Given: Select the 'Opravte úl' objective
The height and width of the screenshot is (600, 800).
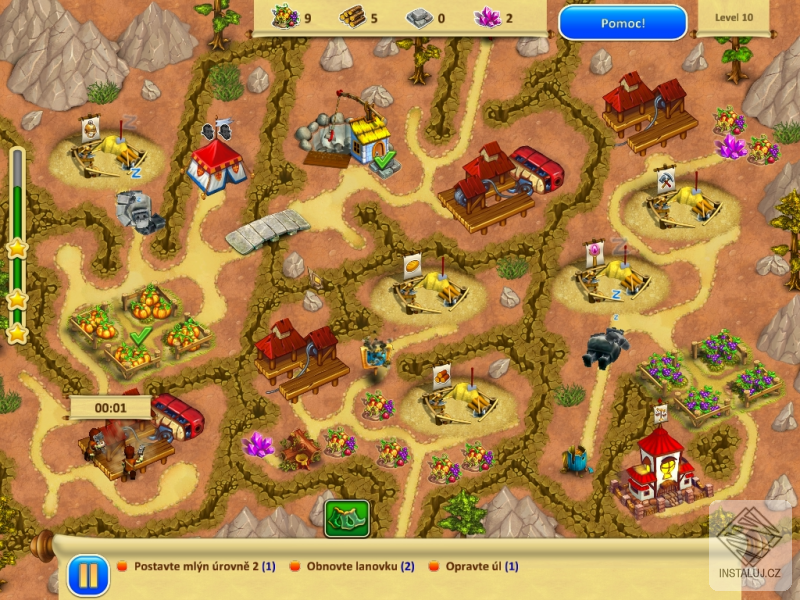Looking at the screenshot, I should (482, 566).
